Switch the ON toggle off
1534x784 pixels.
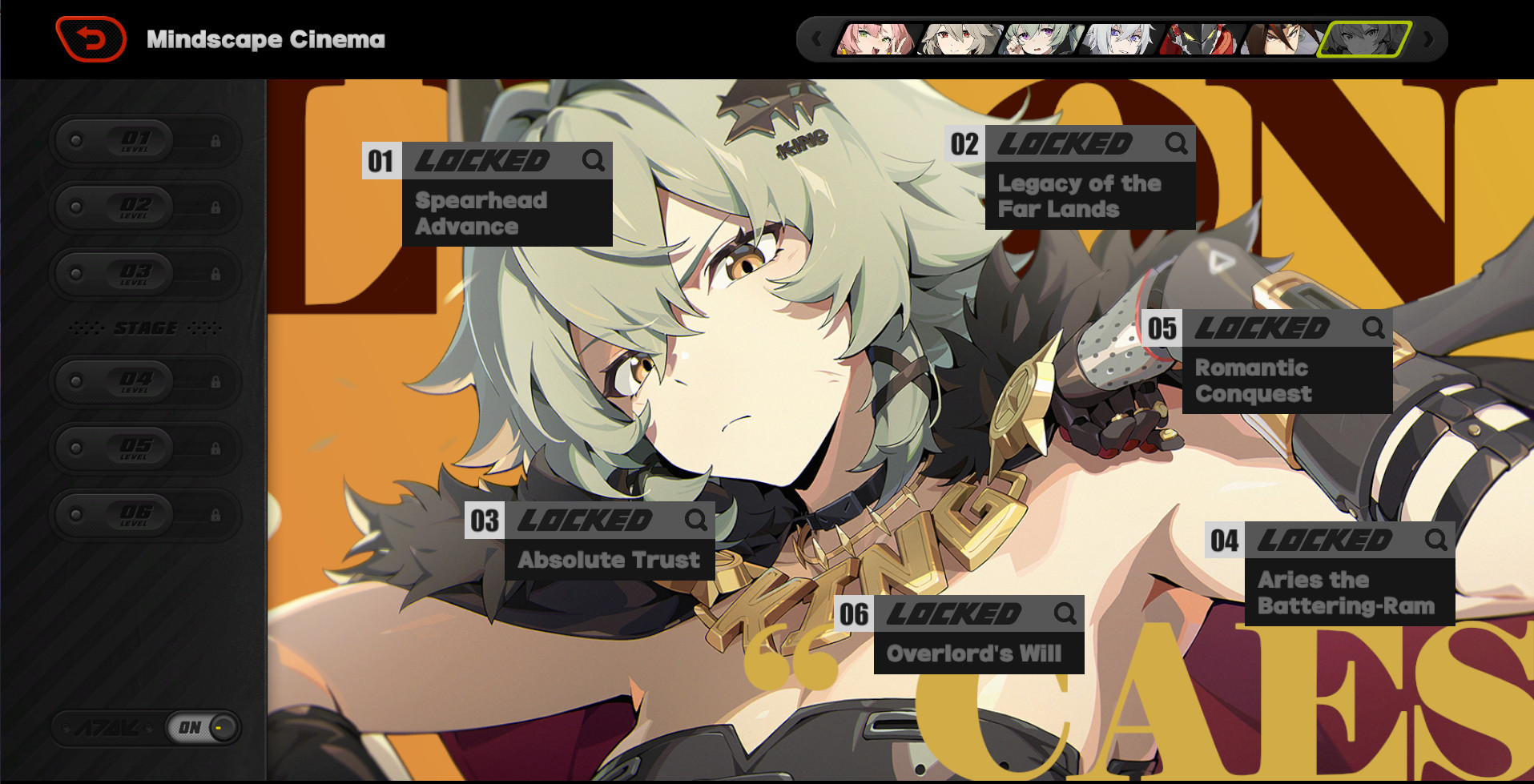203,727
